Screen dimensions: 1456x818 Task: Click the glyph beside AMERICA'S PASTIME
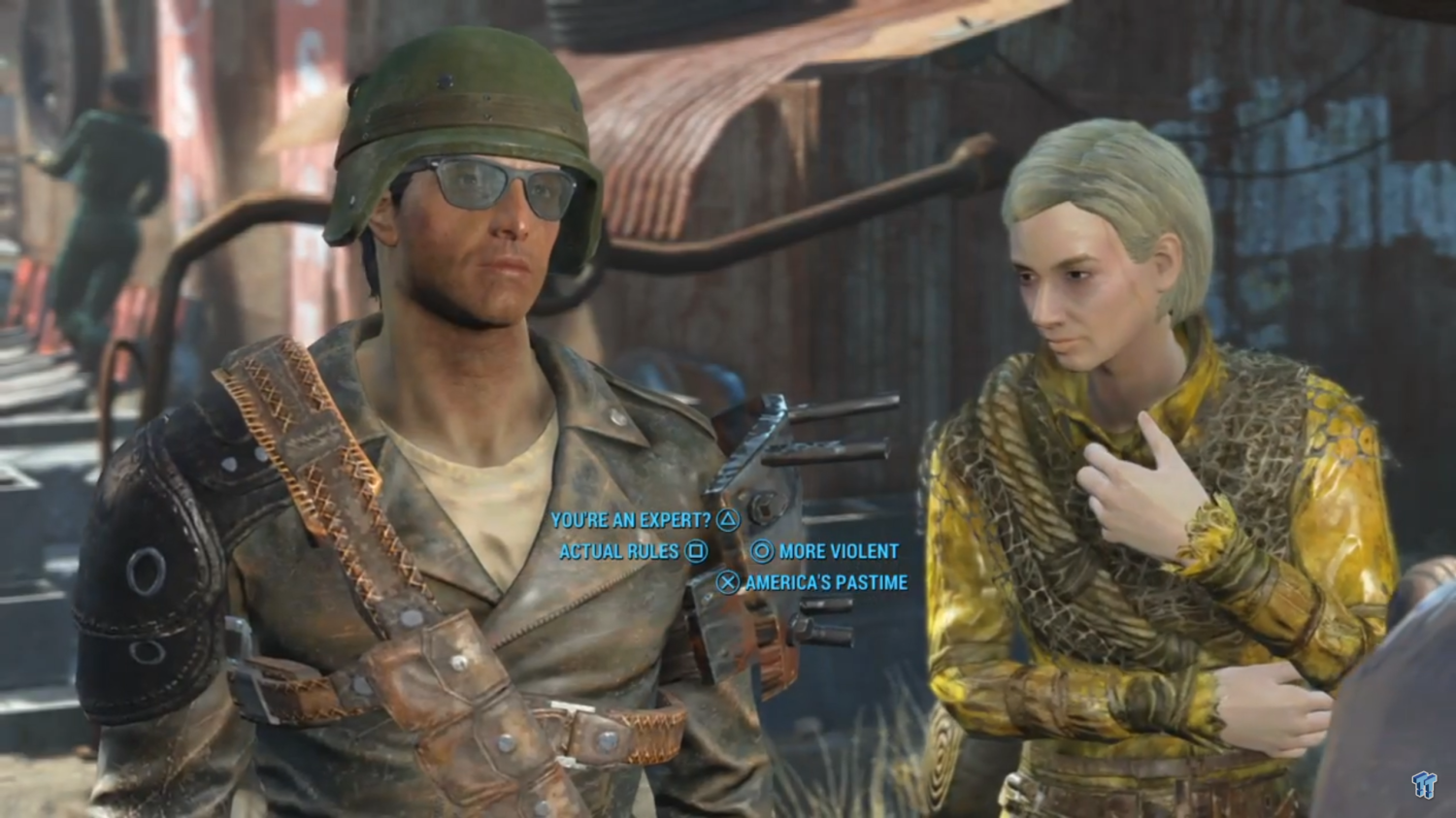[x=728, y=582]
